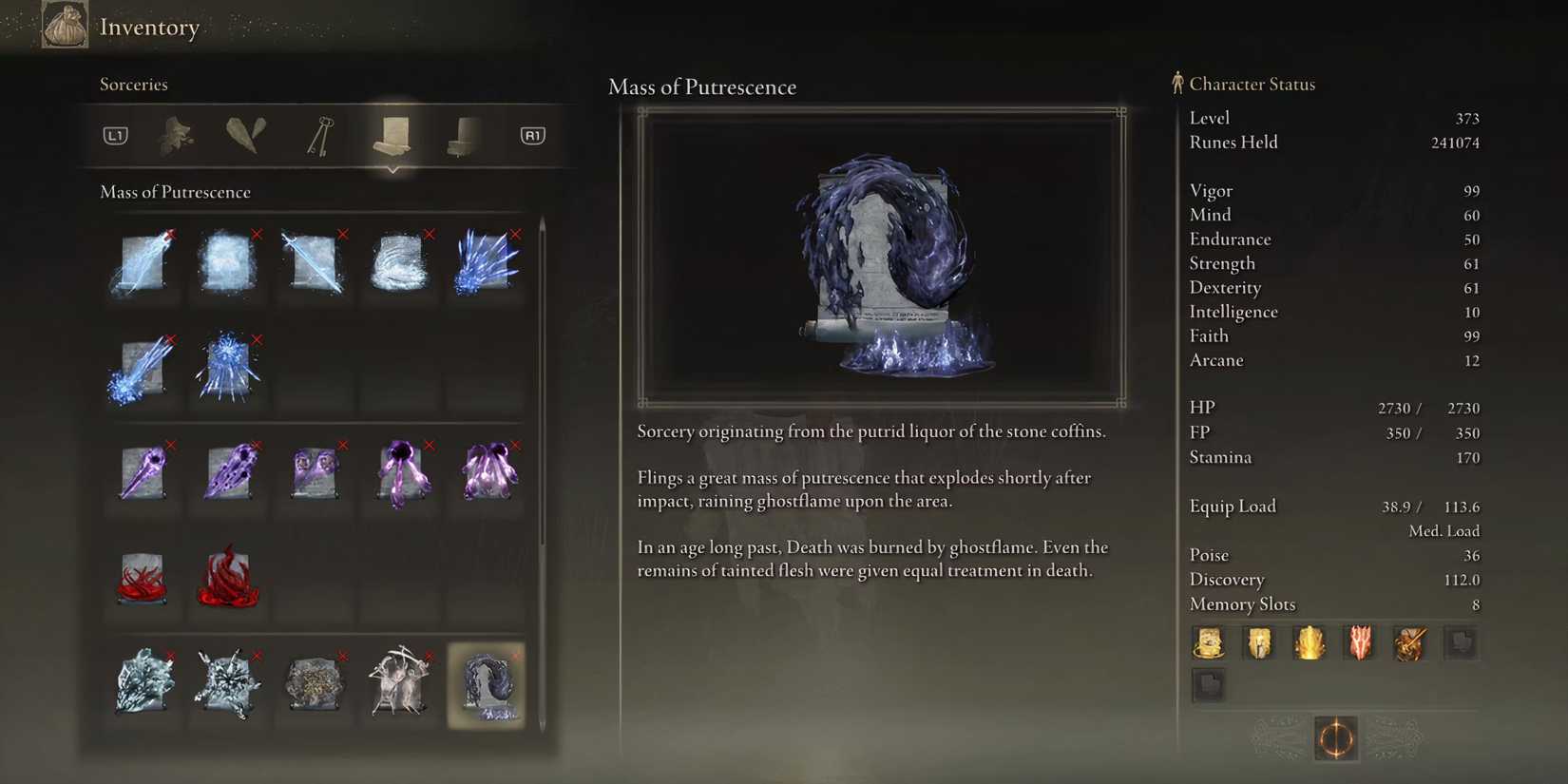The height and width of the screenshot is (784, 1568).
Task: Switch to the incantations tab
Action: pyautogui.click(x=463, y=135)
